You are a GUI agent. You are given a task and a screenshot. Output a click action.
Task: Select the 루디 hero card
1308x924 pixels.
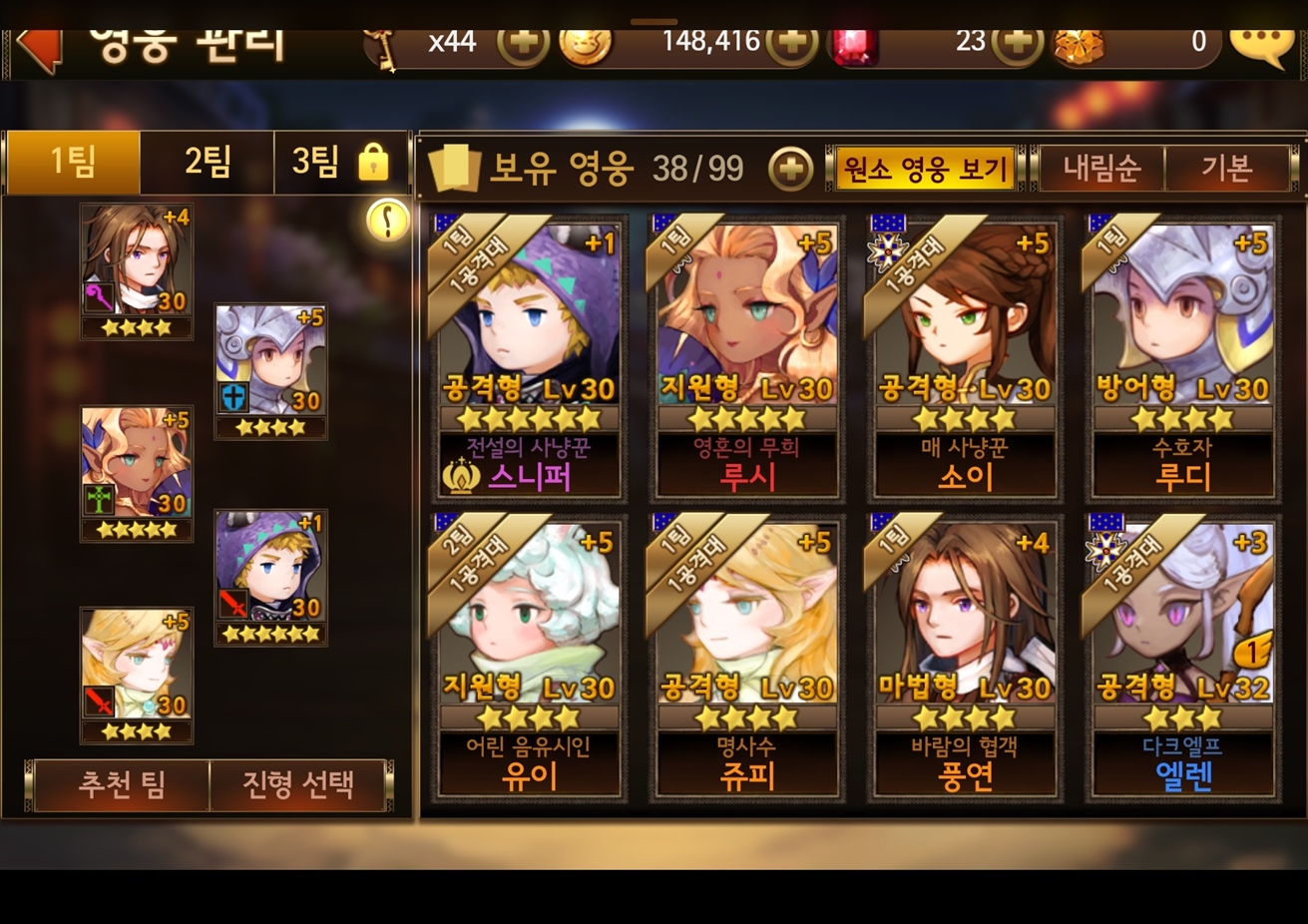(1182, 357)
